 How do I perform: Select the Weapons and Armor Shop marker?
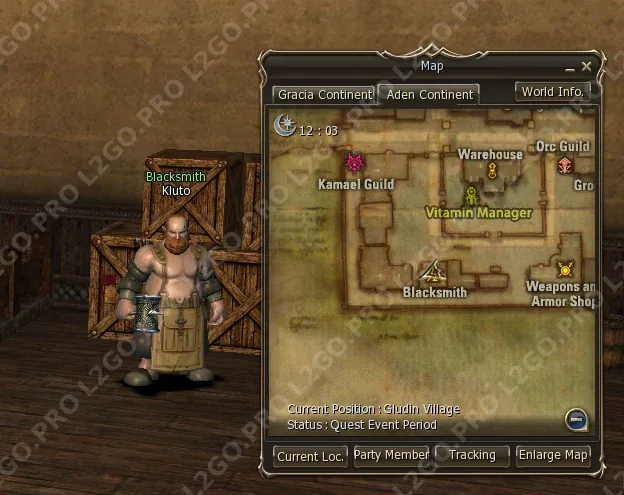pyautogui.click(x=565, y=268)
